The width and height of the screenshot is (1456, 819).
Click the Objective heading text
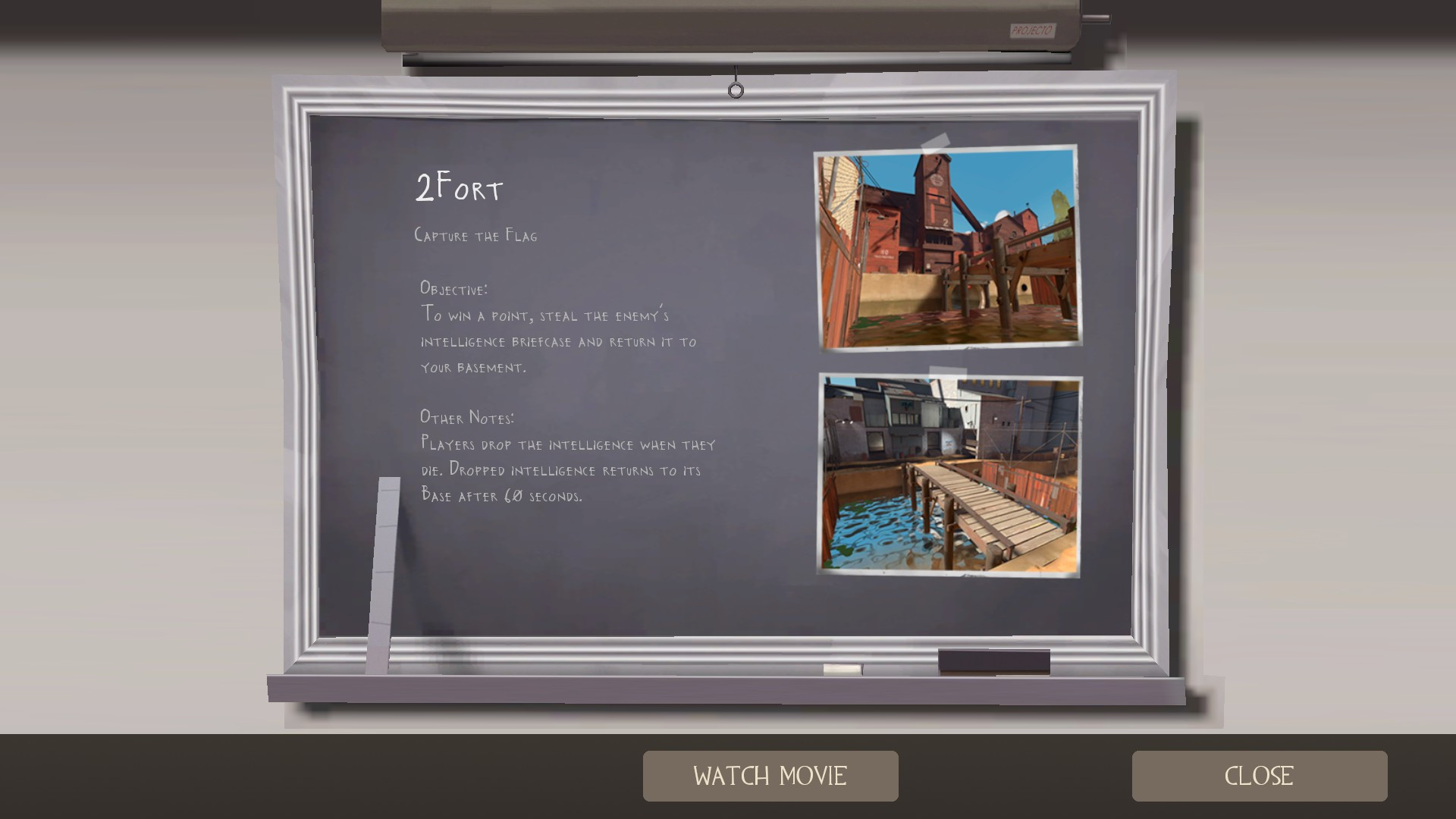tap(453, 288)
